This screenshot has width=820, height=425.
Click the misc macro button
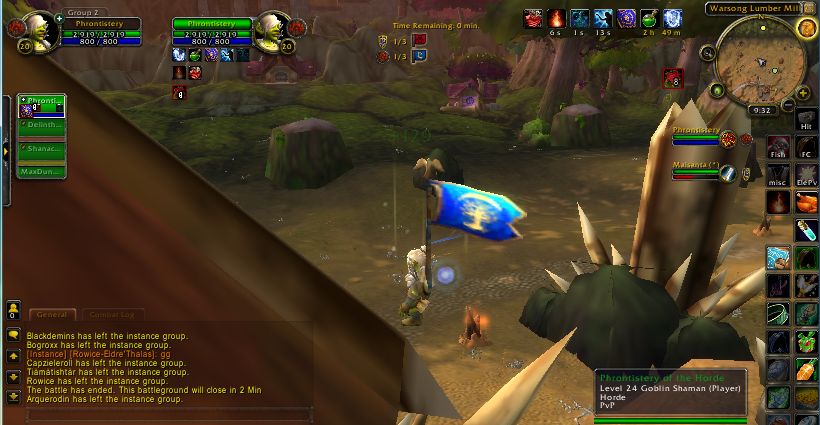778,176
